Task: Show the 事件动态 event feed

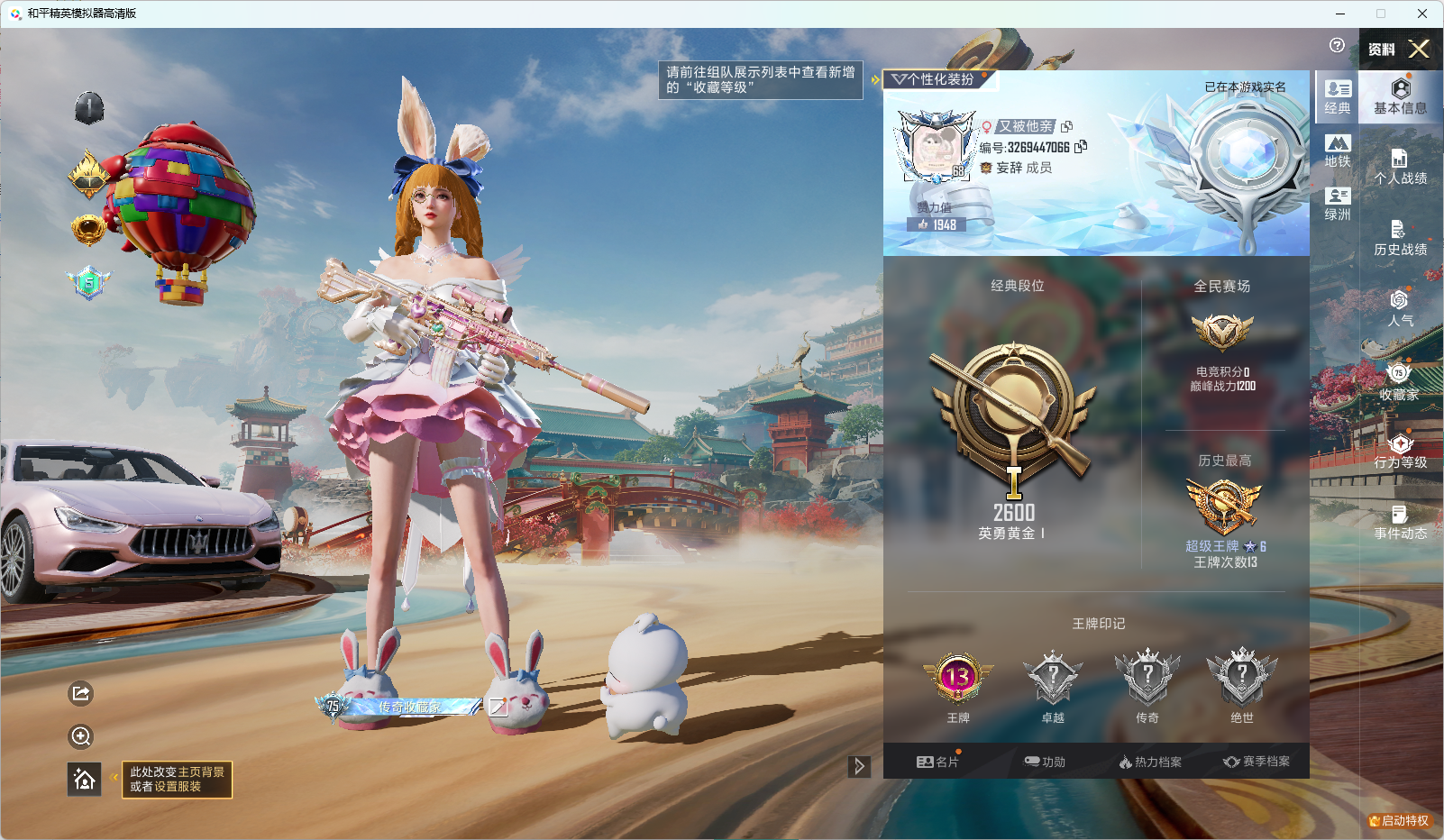Action: tap(1400, 522)
